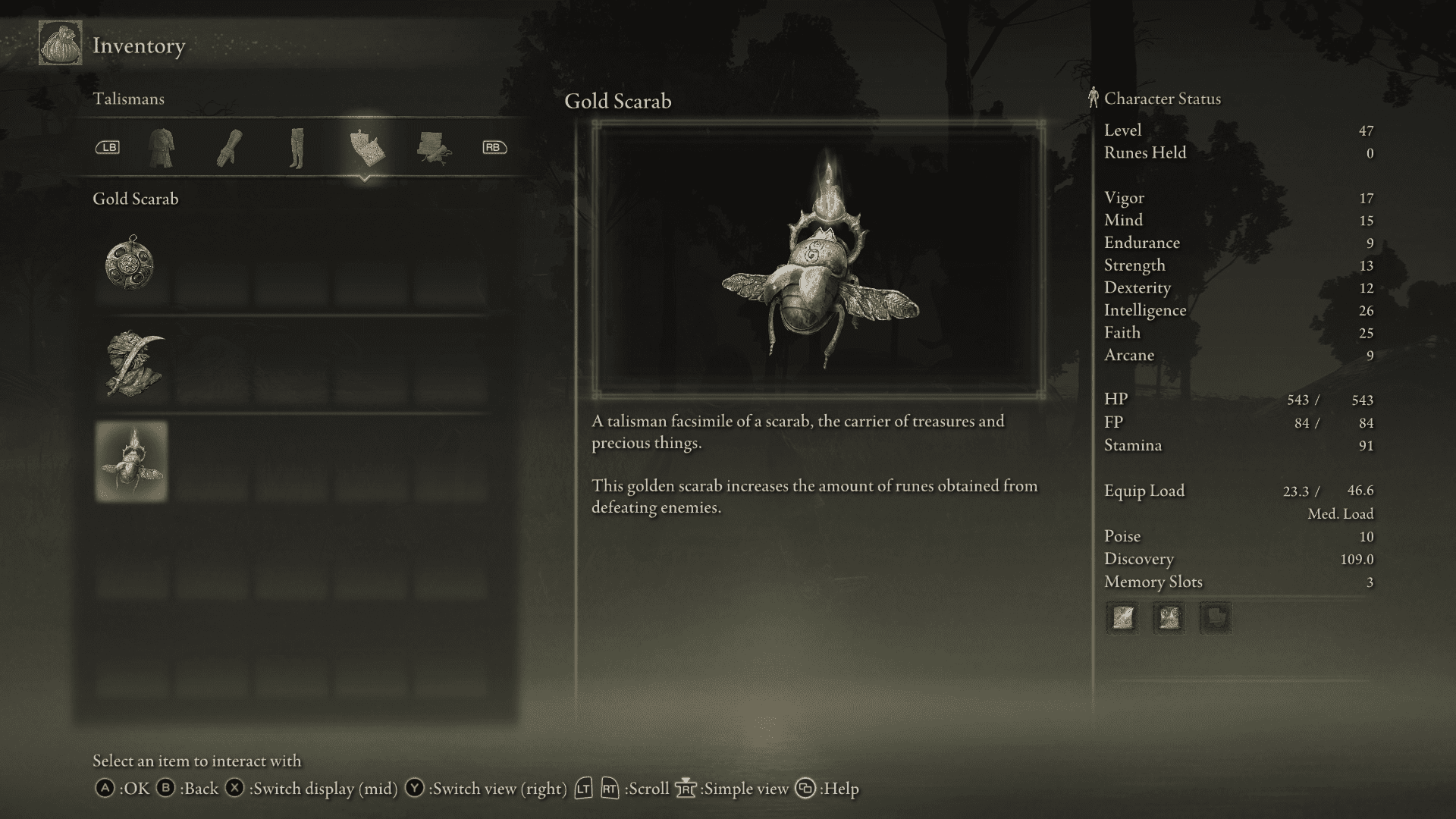1456x819 pixels.
Task: Click the empty third memory slot
Action: [x=1216, y=618]
